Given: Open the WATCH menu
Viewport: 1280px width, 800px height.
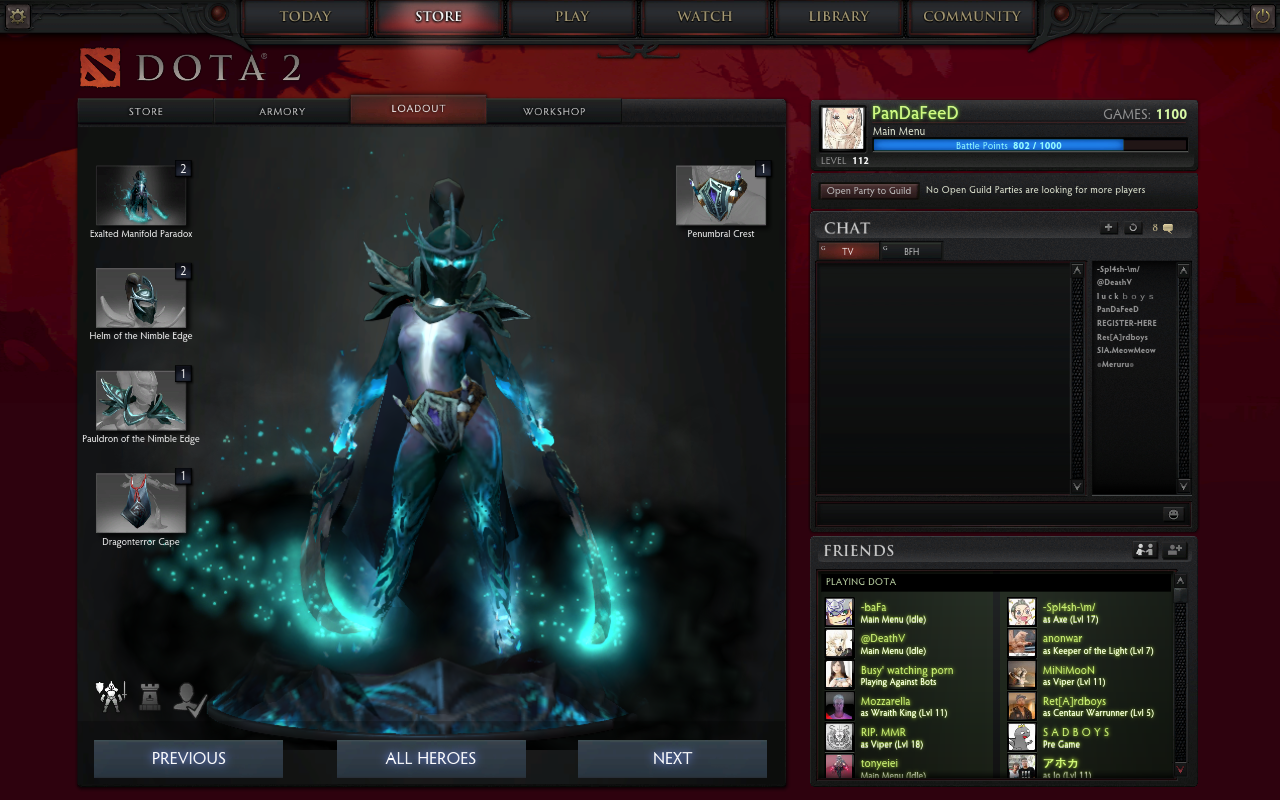Looking at the screenshot, I should (705, 17).
